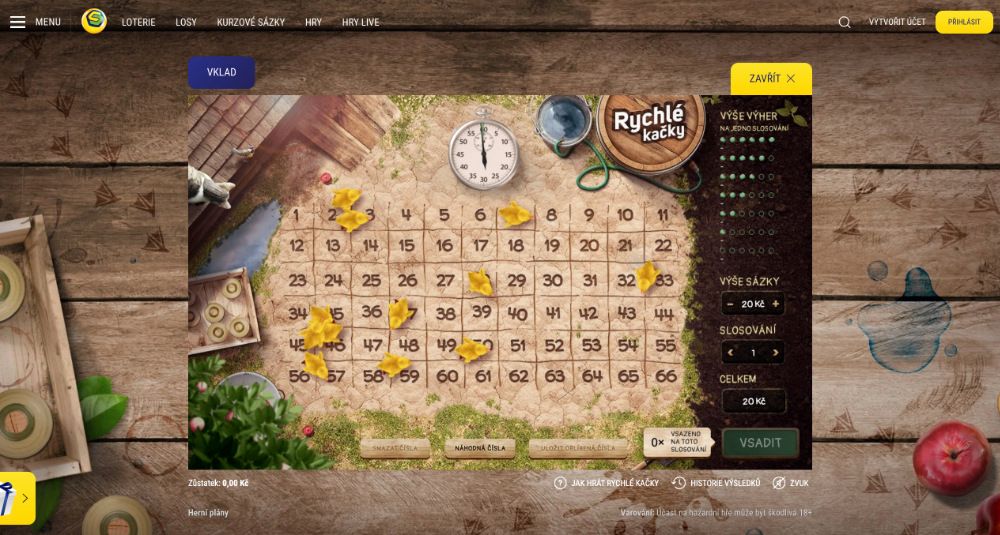1000x535 pixels.
Task: Show Jak hrát Rychlé kačky help
Action: [x=607, y=483]
